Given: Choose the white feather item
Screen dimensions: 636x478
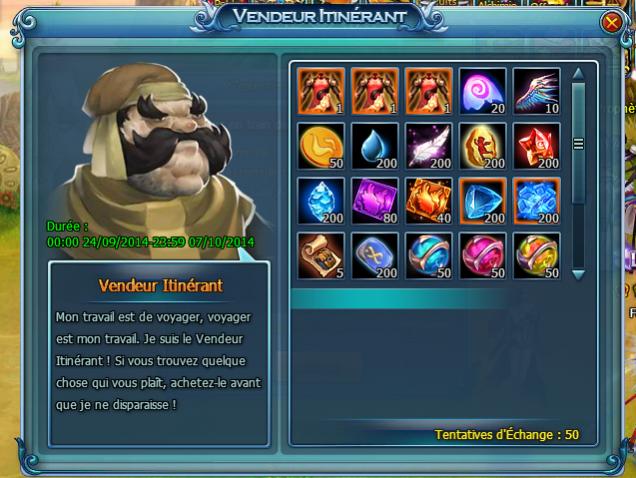Looking at the screenshot, I should click(x=429, y=146).
